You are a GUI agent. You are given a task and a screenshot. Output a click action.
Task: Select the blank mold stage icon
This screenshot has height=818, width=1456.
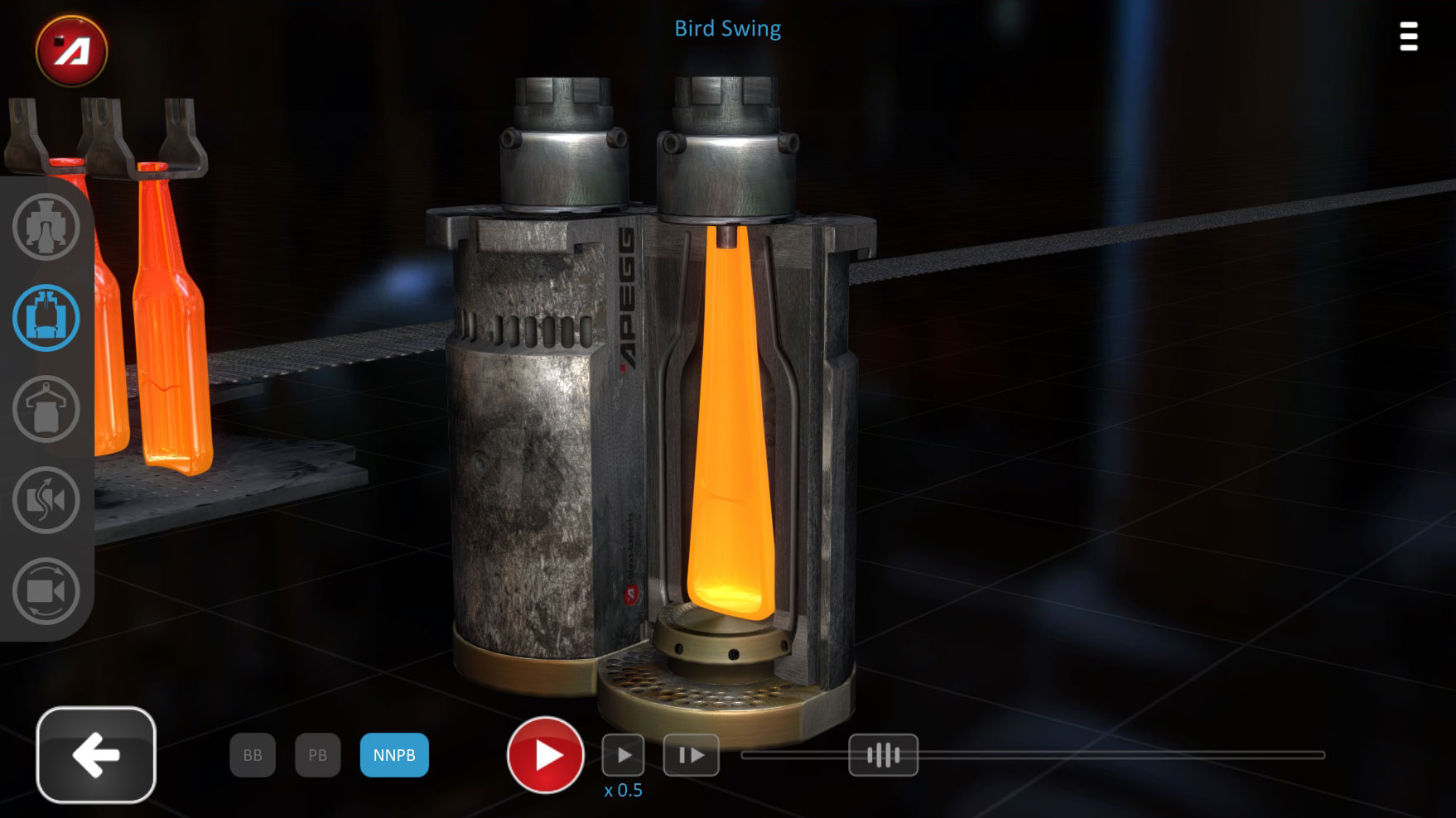[46, 228]
